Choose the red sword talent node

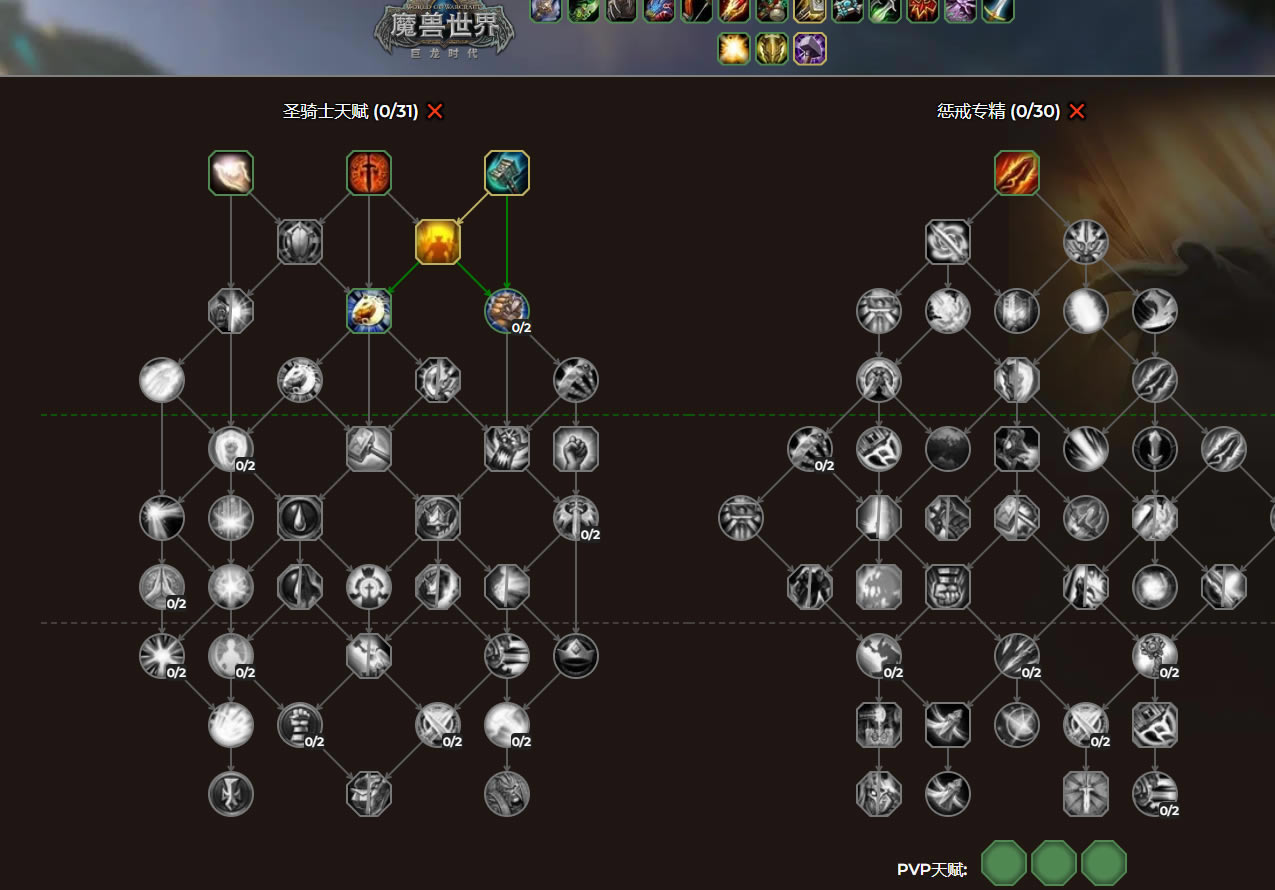(x=369, y=173)
